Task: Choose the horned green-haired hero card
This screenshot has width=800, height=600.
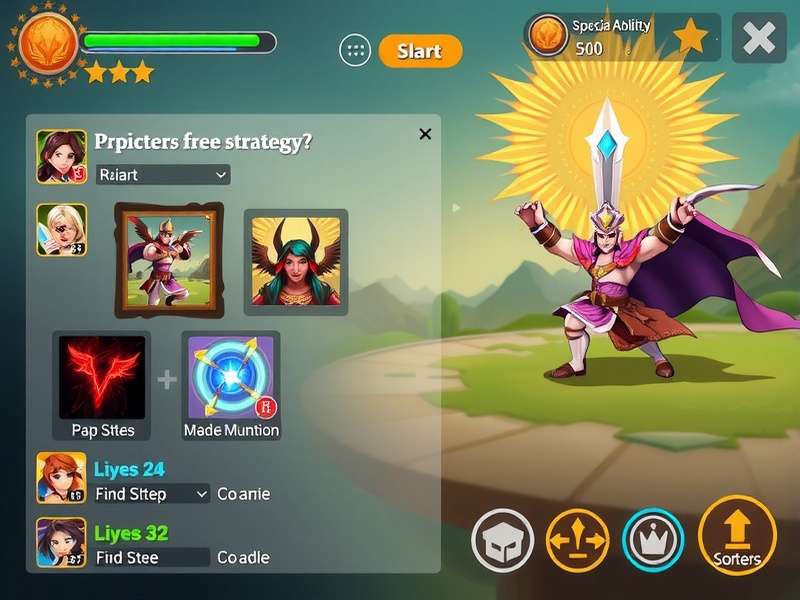Action: click(x=295, y=262)
